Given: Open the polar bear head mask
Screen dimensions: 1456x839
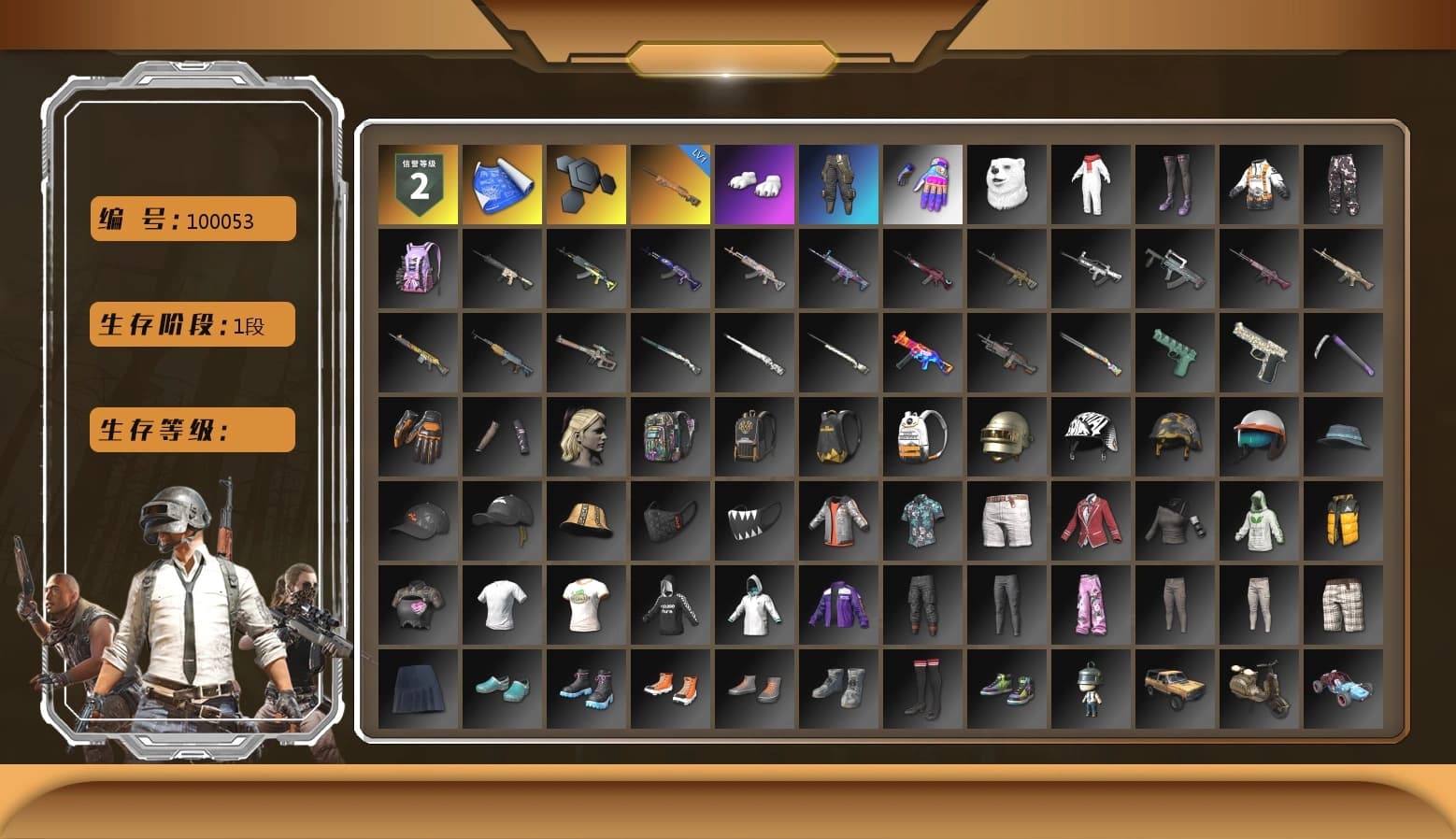Looking at the screenshot, I should [x=1006, y=184].
